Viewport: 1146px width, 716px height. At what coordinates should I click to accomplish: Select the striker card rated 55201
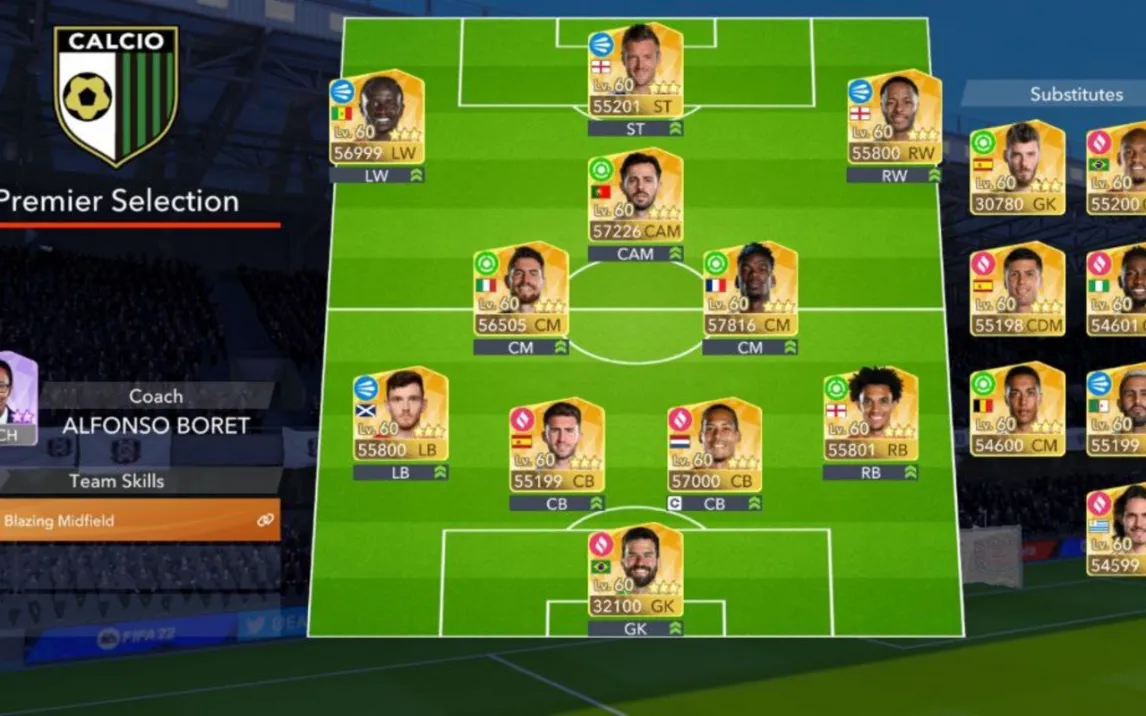pyautogui.click(x=634, y=70)
